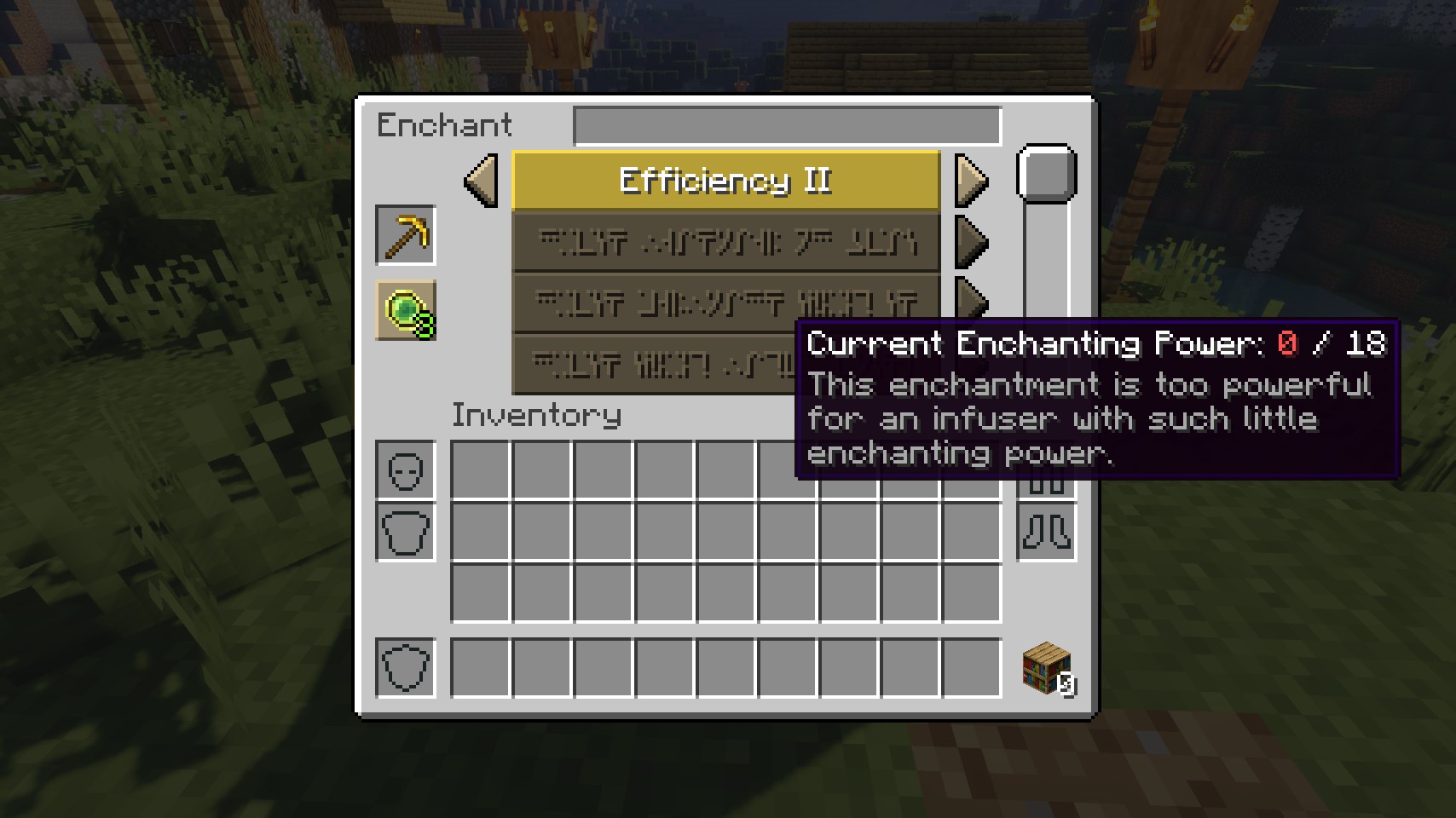The width and height of the screenshot is (1456, 818).
Task: Click the right arrow of the second enchantment row
Action: [971, 242]
